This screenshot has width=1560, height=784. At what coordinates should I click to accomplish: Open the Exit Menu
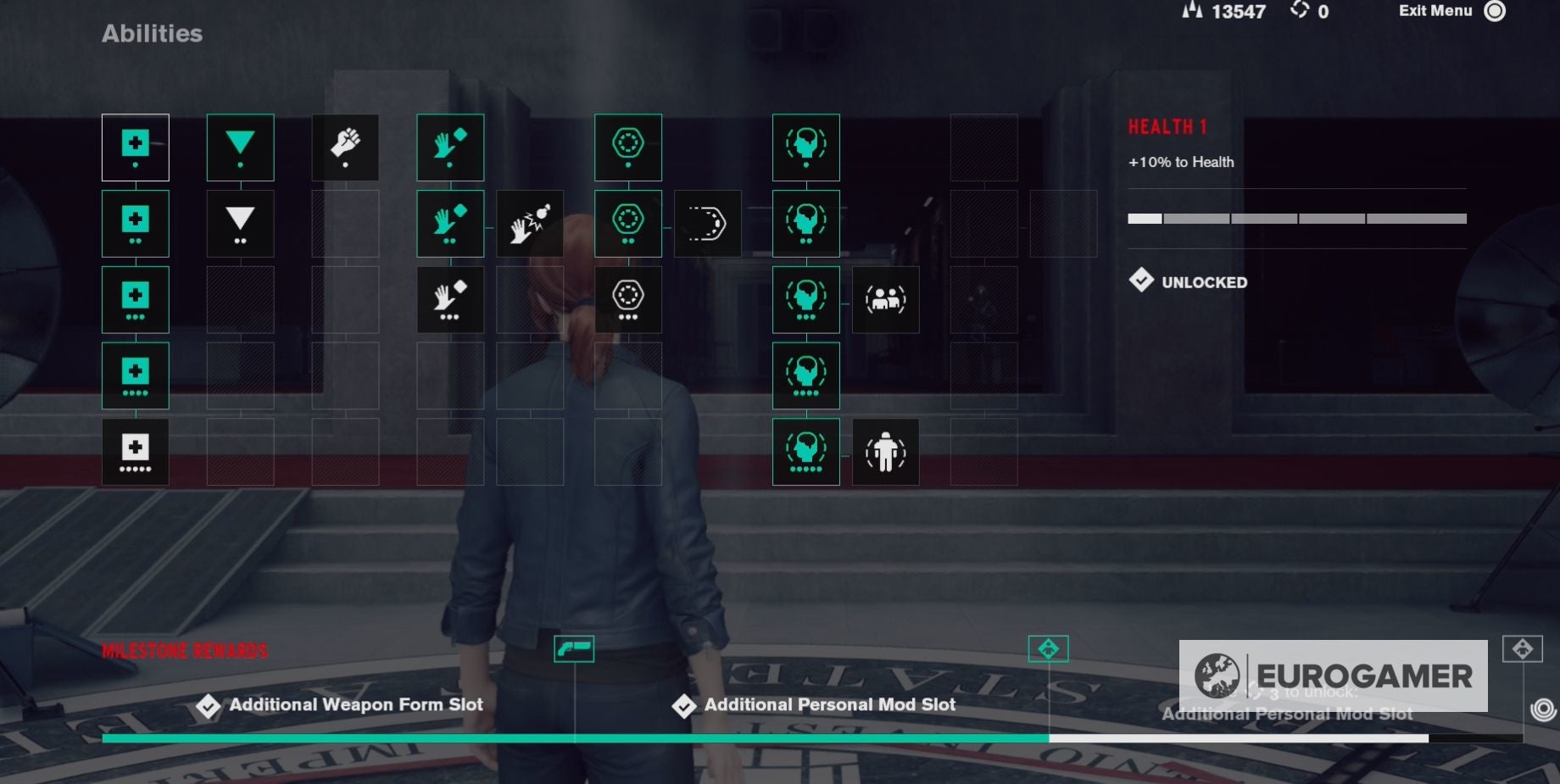tap(1435, 12)
